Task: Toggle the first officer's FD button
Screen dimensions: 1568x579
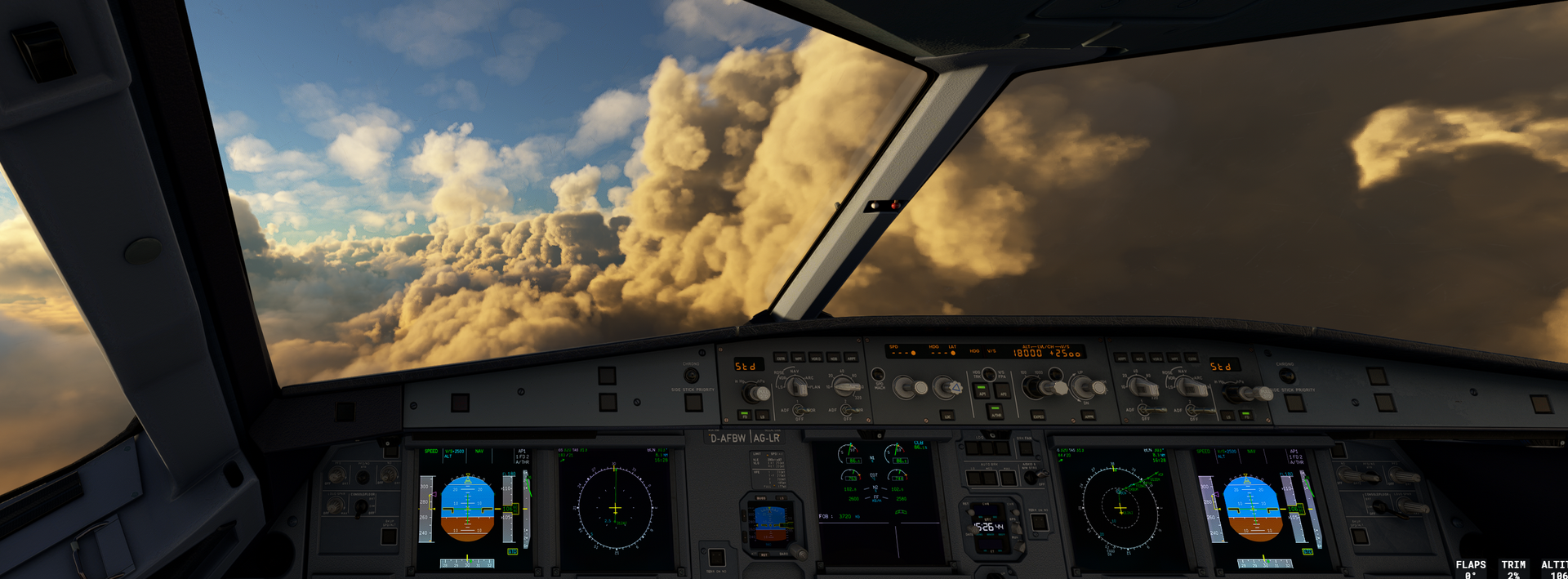Action: (1246, 415)
